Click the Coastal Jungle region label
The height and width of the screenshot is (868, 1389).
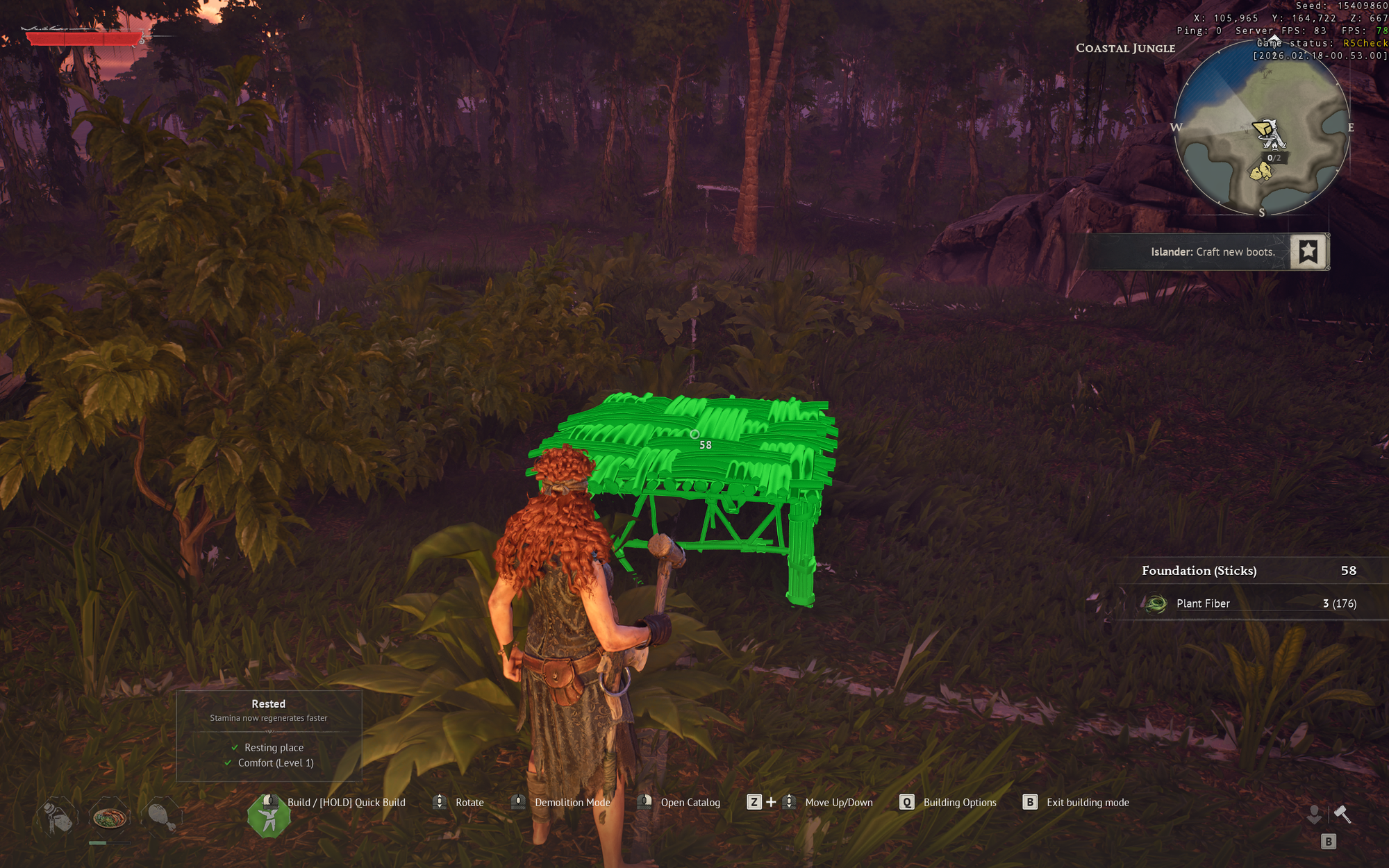tap(1125, 48)
